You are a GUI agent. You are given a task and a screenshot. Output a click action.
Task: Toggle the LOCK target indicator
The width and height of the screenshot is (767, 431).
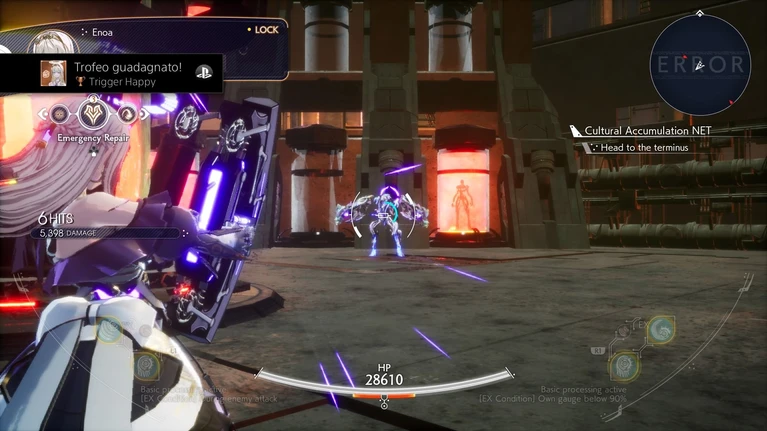point(262,30)
